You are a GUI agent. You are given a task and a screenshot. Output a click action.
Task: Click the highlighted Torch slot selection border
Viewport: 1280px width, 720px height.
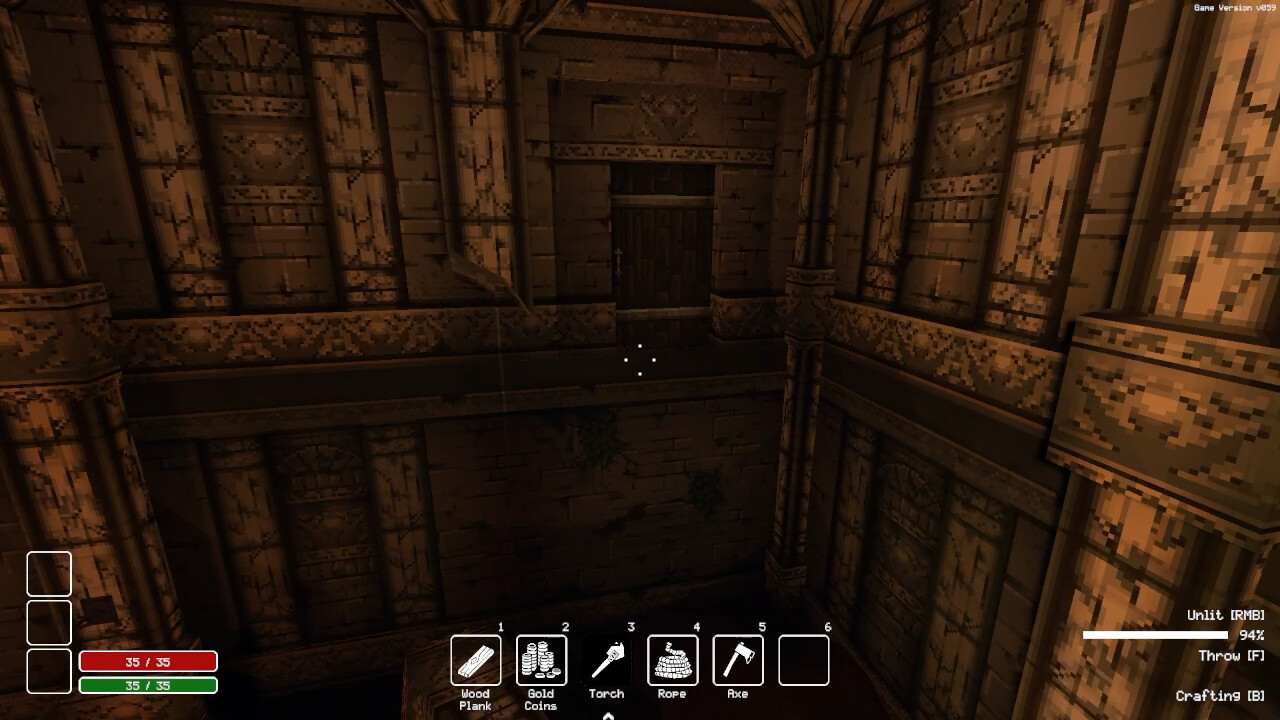click(607, 659)
